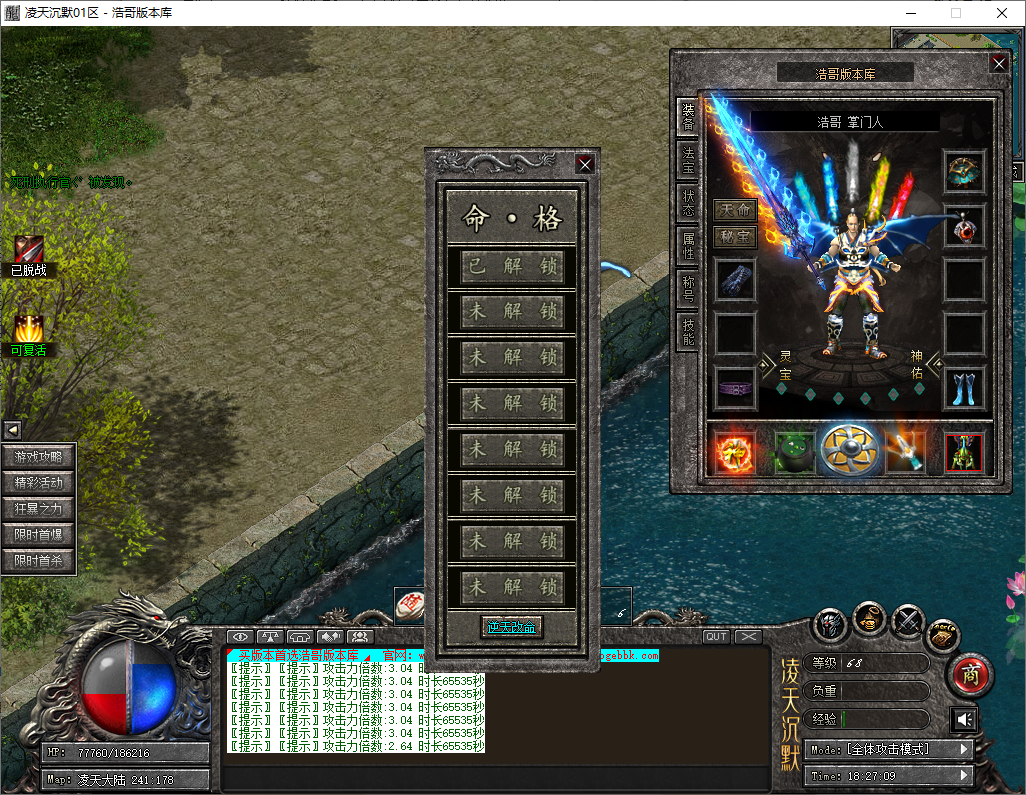Show the 属性 attributes tab
The height and width of the screenshot is (795, 1026).
tap(688, 243)
